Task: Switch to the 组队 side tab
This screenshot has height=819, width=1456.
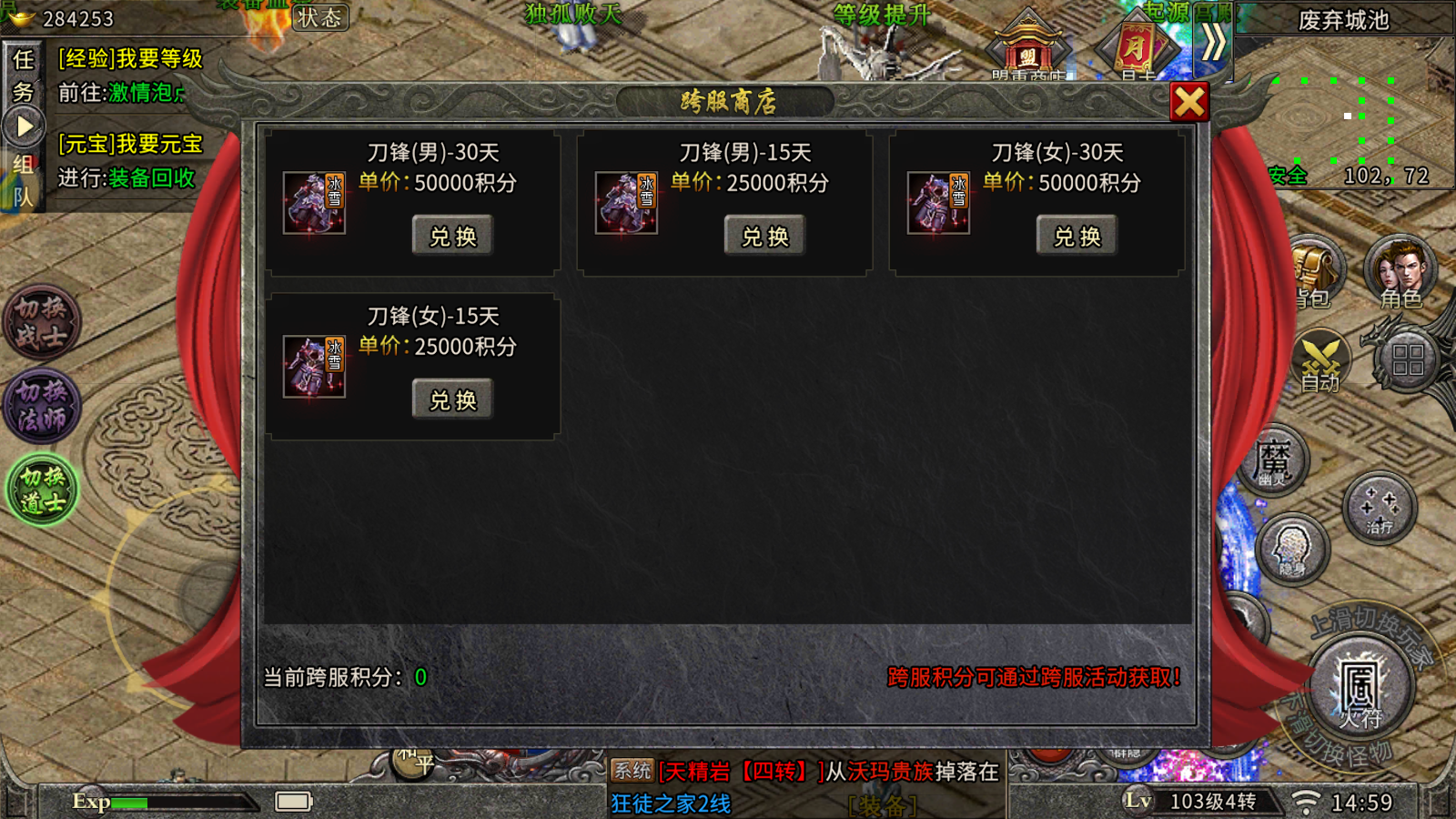Action: (x=25, y=177)
